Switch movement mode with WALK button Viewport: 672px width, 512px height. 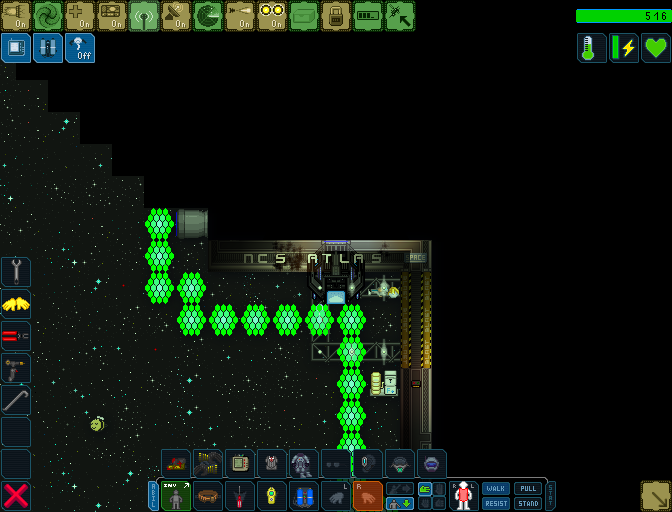coord(496,489)
